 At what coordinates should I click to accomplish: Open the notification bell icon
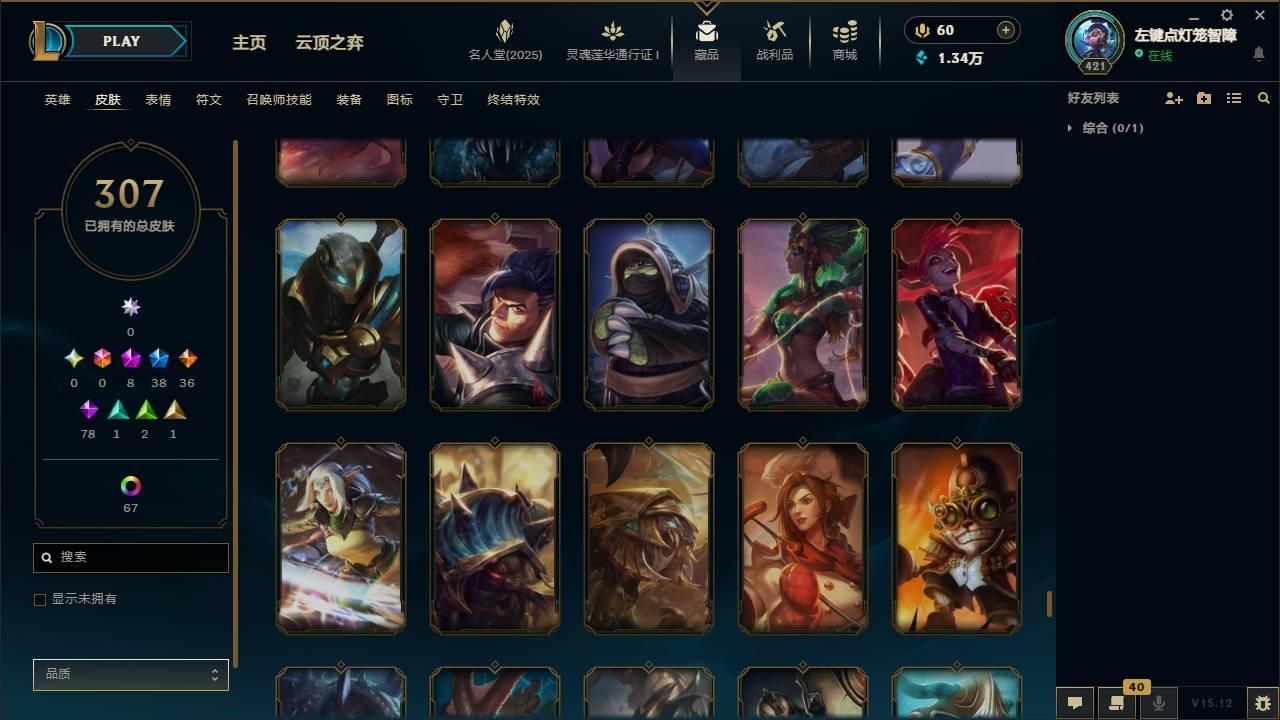point(1260,55)
